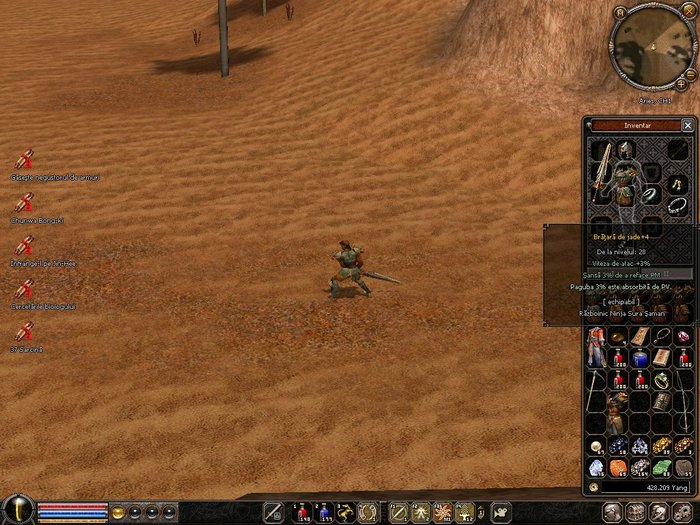Click the circular minimap
The width and height of the screenshot is (700, 525).
point(646,46)
